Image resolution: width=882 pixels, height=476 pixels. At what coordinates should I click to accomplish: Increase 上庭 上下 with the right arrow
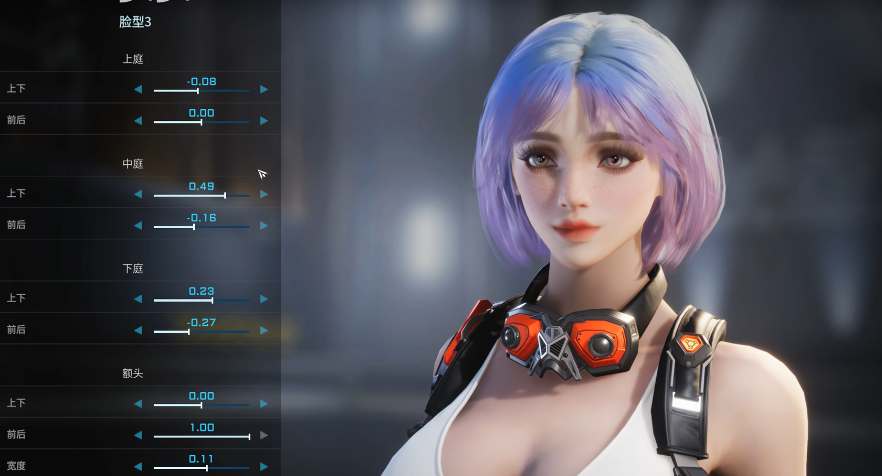tap(264, 90)
